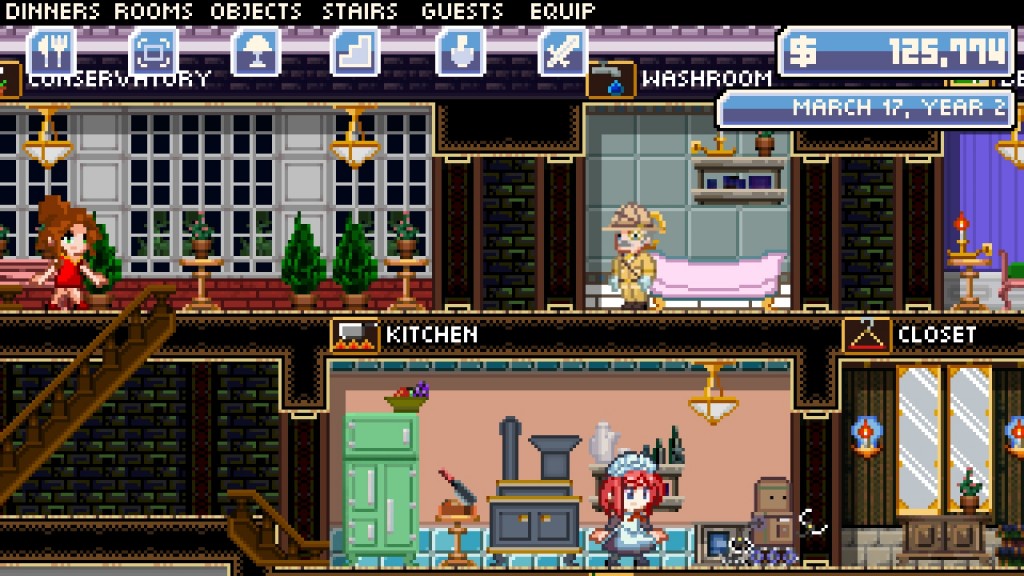The width and height of the screenshot is (1024, 576).
Task: Open the Equip sword icon
Action: coord(563,52)
